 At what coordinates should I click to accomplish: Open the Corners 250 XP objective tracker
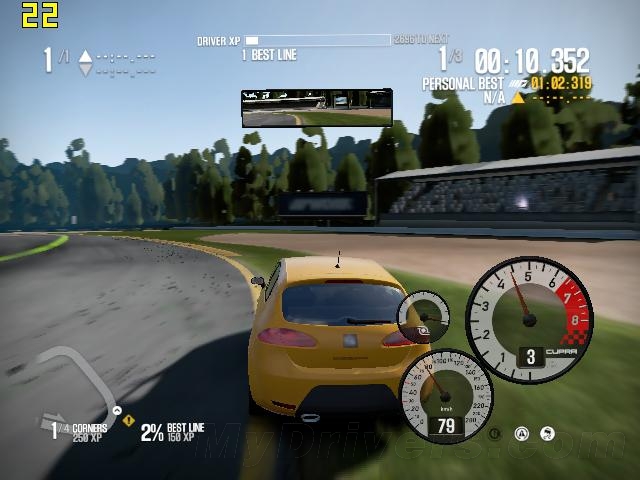tap(78, 432)
